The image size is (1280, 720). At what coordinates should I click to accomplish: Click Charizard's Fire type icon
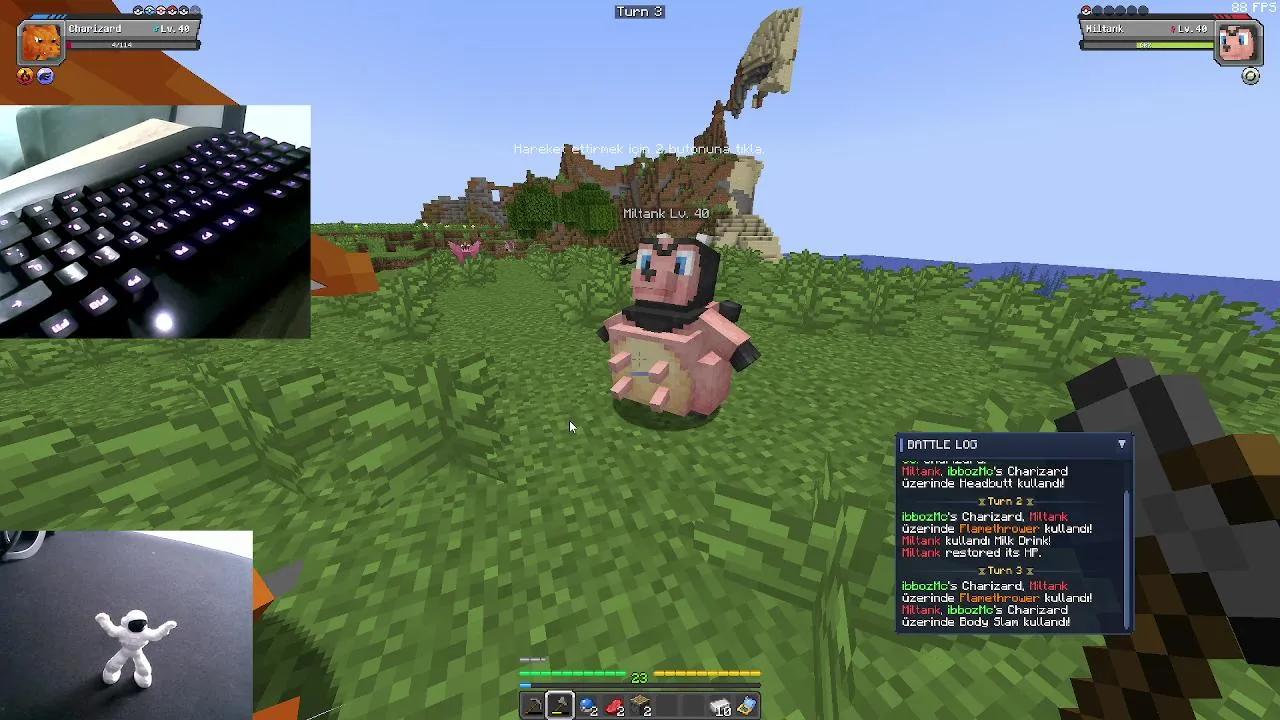pos(24,74)
